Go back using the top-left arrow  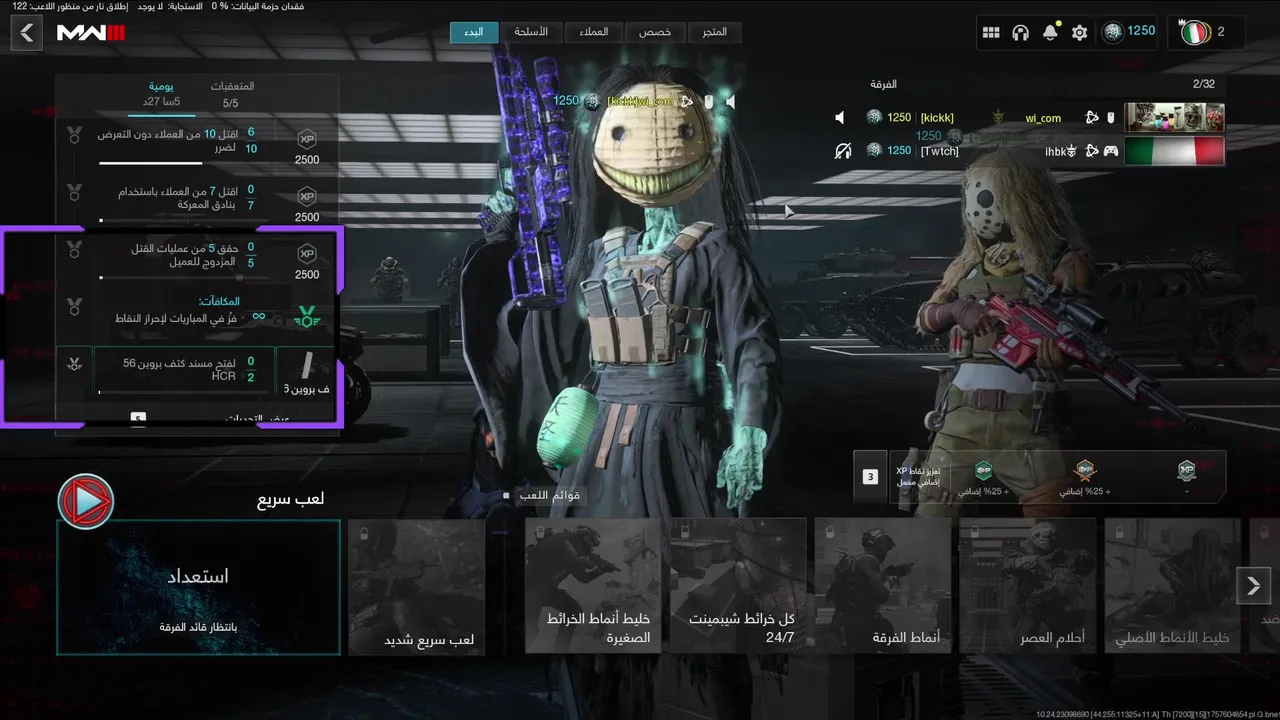tap(27, 33)
